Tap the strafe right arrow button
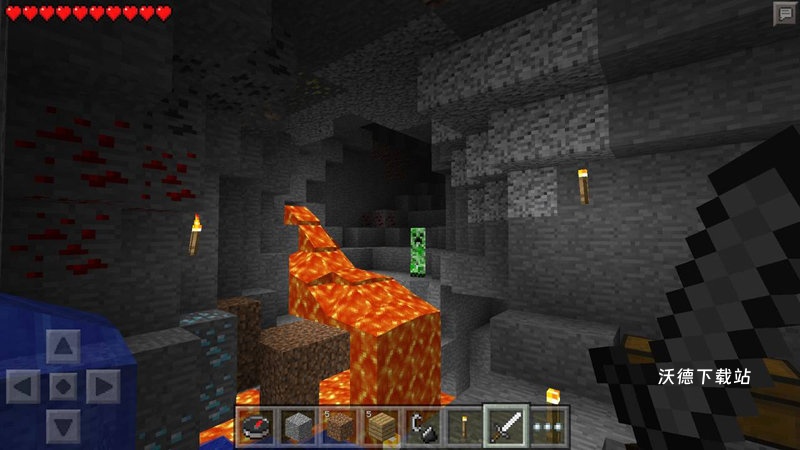The image size is (800, 450). [100, 386]
